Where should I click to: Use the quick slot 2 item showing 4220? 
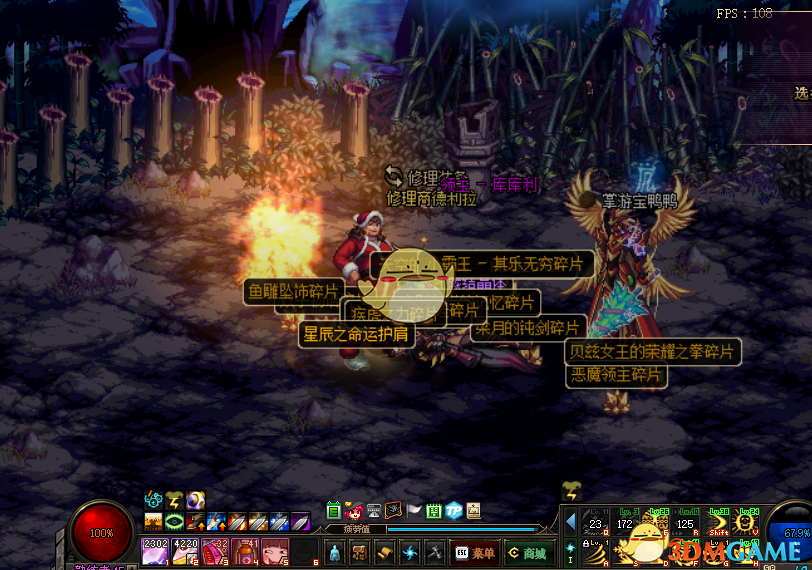tap(186, 551)
